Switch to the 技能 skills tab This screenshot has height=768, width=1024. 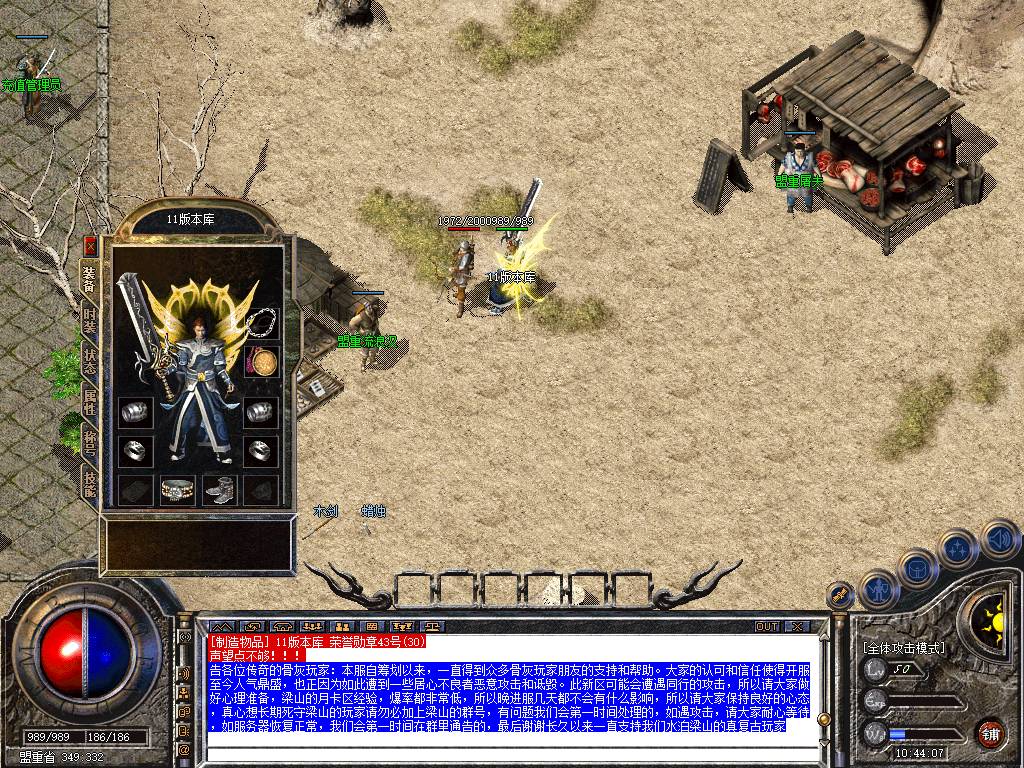[90, 485]
